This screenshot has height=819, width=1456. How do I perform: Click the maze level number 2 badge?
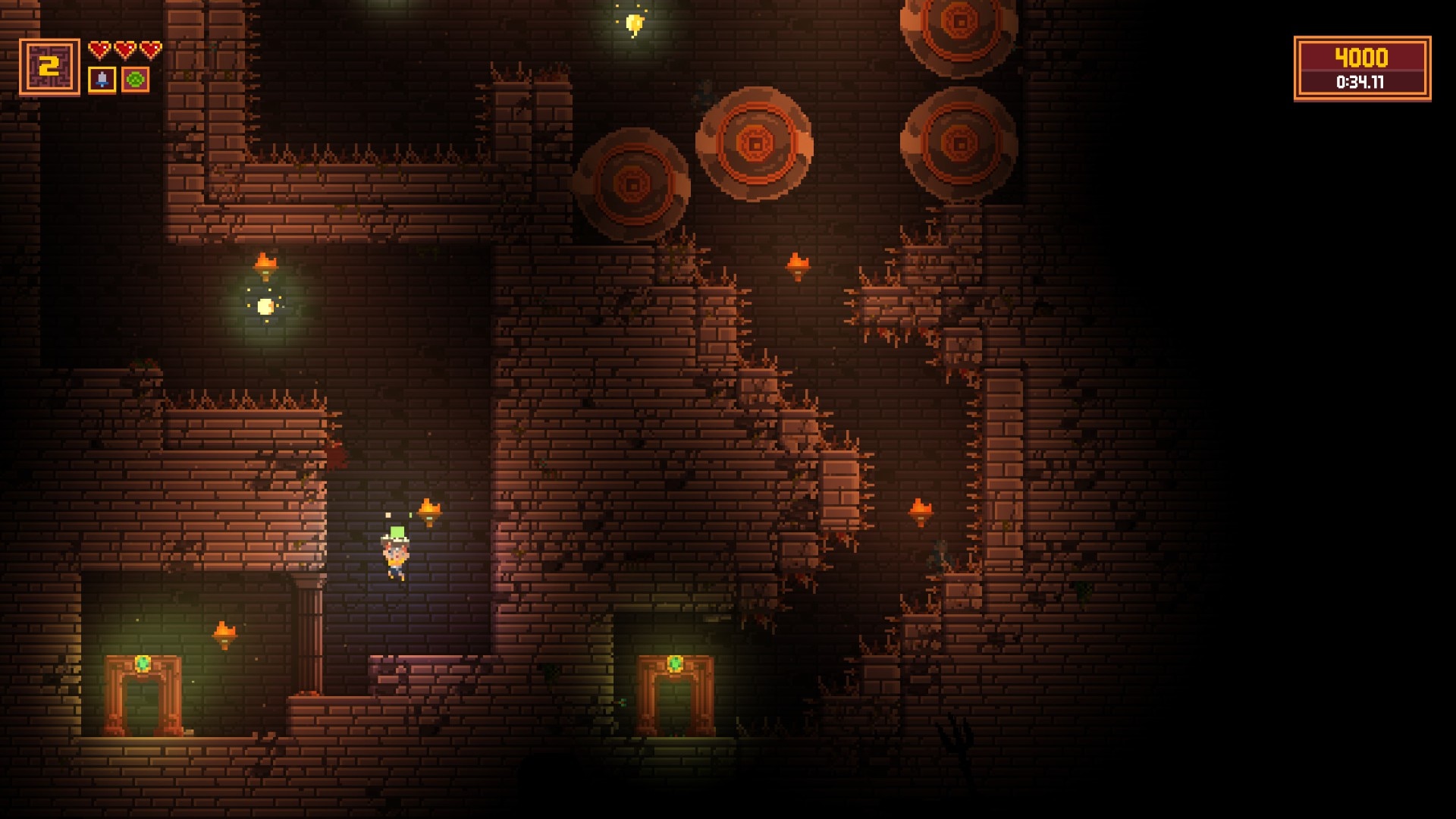coord(49,67)
